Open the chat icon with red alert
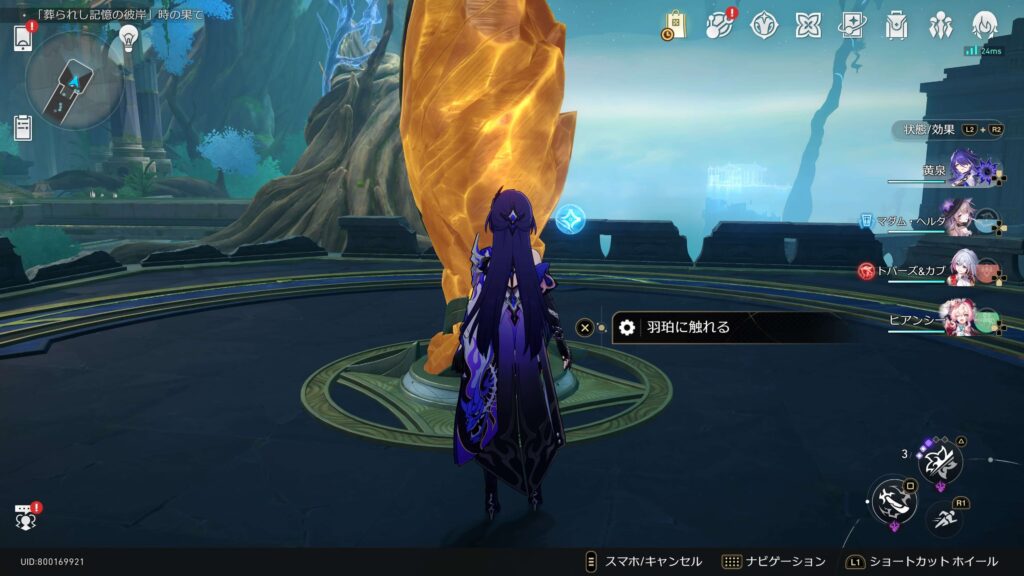This screenshot has height=576, width=1024. [25, 517]
